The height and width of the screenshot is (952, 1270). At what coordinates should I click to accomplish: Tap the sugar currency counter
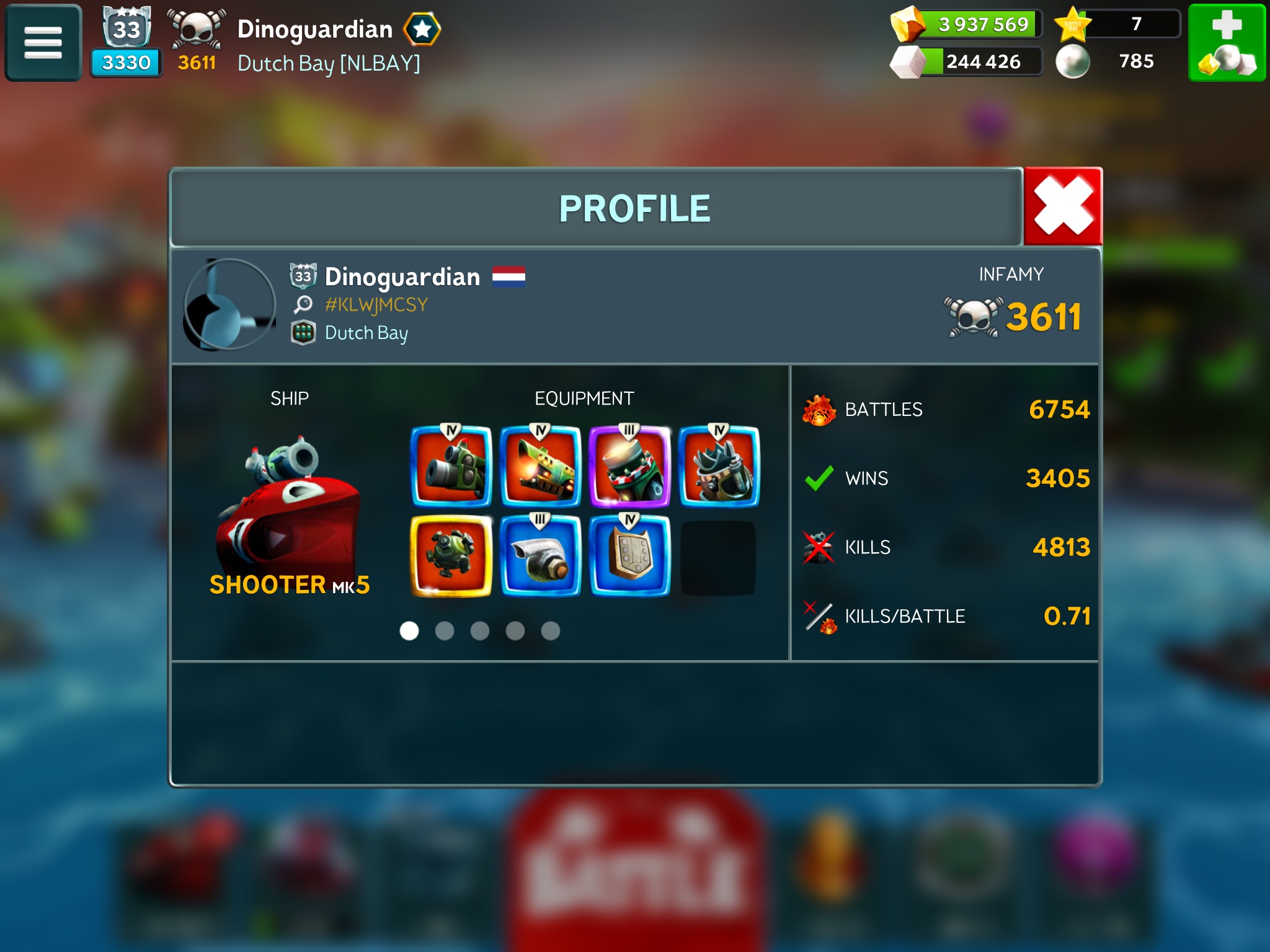(967, 61)
